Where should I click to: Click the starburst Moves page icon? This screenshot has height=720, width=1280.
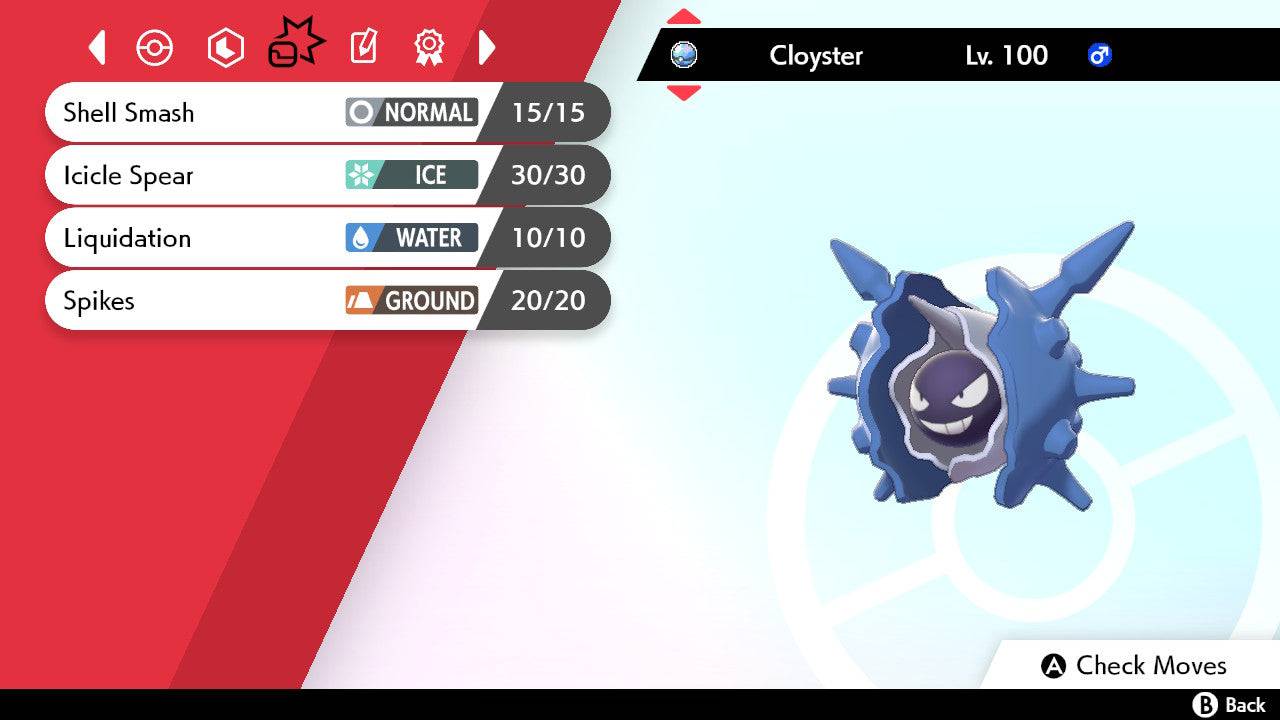pos(295,43)
